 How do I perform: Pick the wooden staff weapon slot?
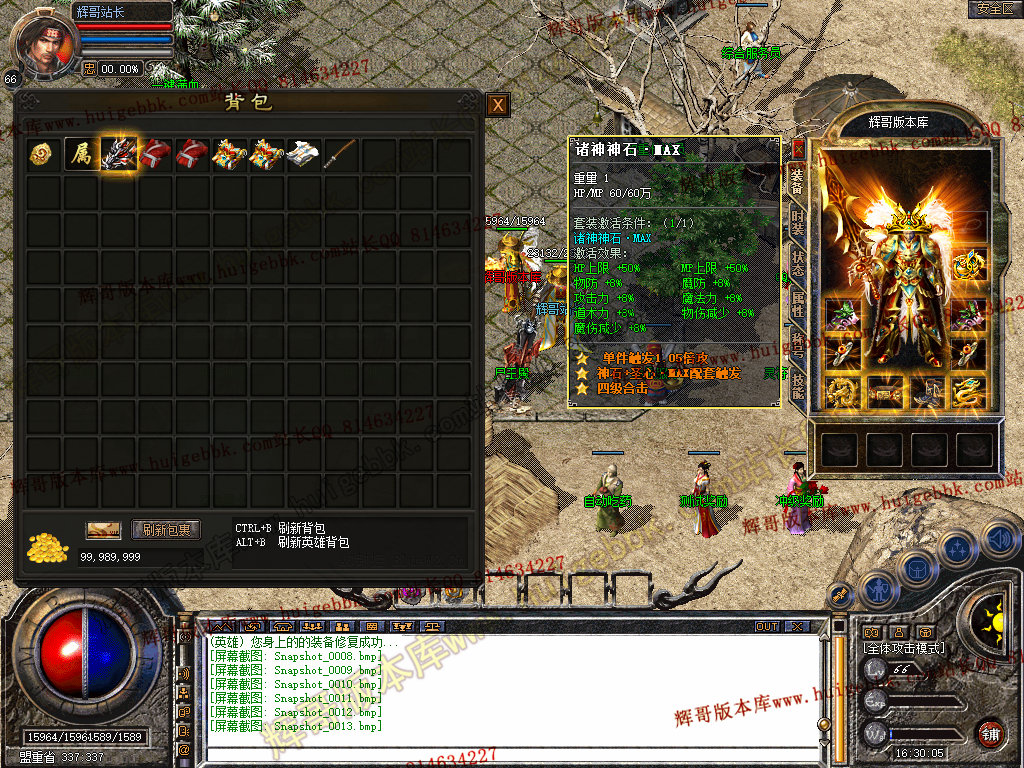coord(341,153)
